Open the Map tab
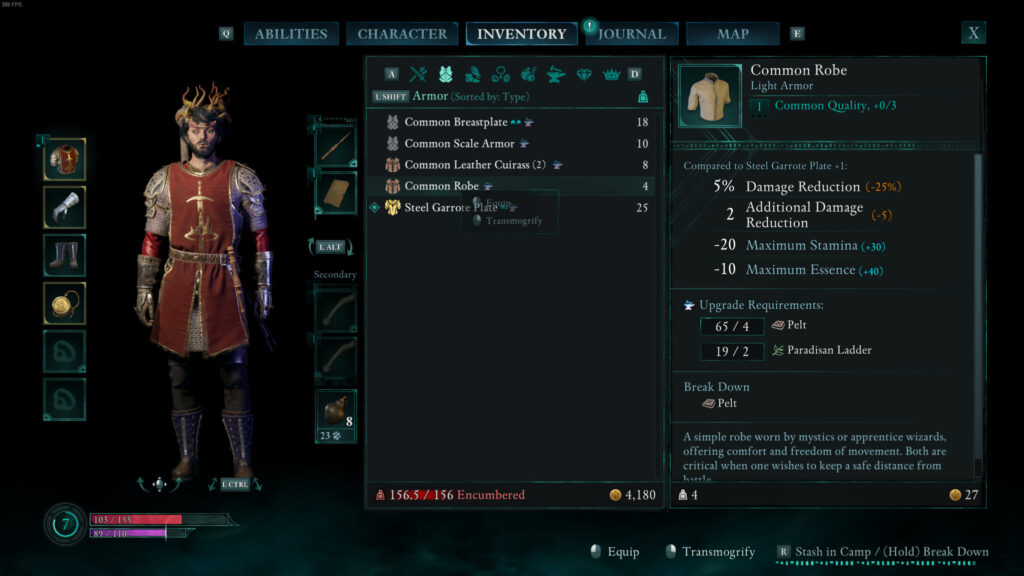1024x576 pixels. click(732, 34)
